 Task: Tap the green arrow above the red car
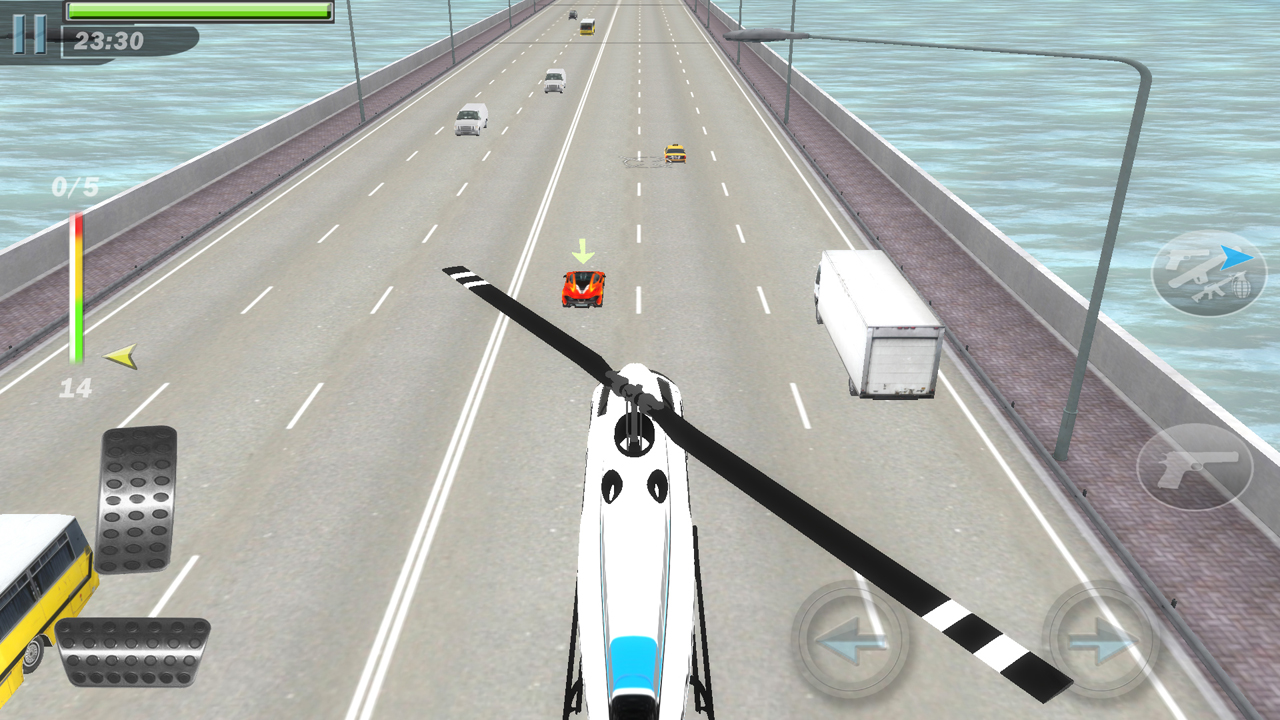(x=582, y=253)
